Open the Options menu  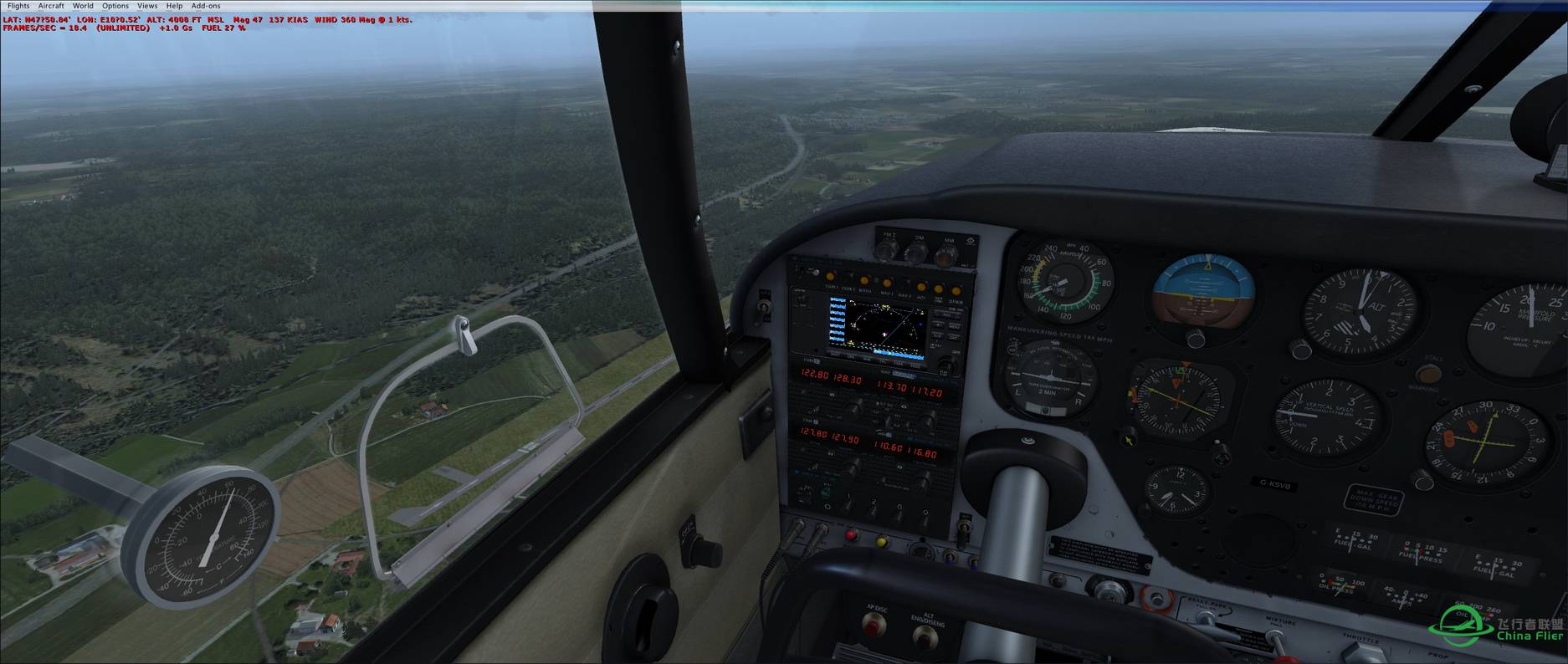click(115, 6)
